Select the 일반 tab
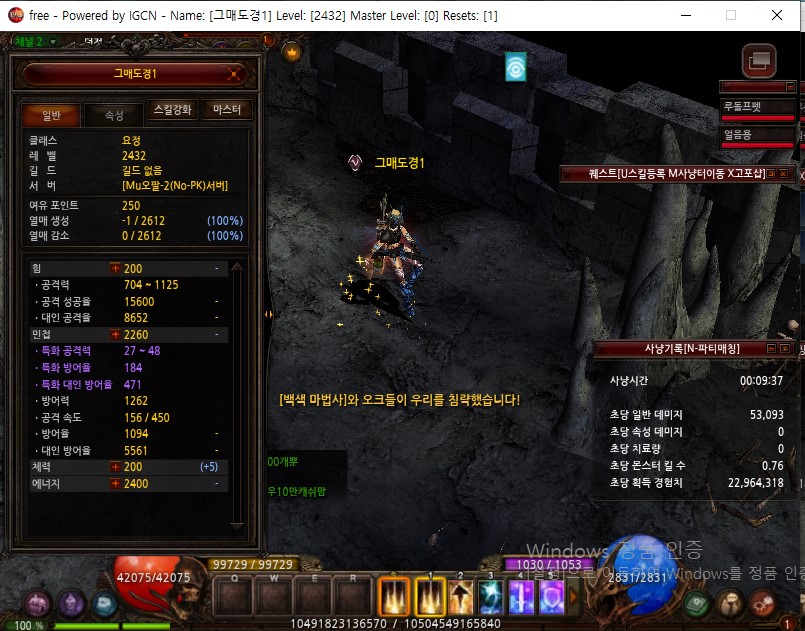The height and width of the screenshot is (631, 805). point(51,115)
